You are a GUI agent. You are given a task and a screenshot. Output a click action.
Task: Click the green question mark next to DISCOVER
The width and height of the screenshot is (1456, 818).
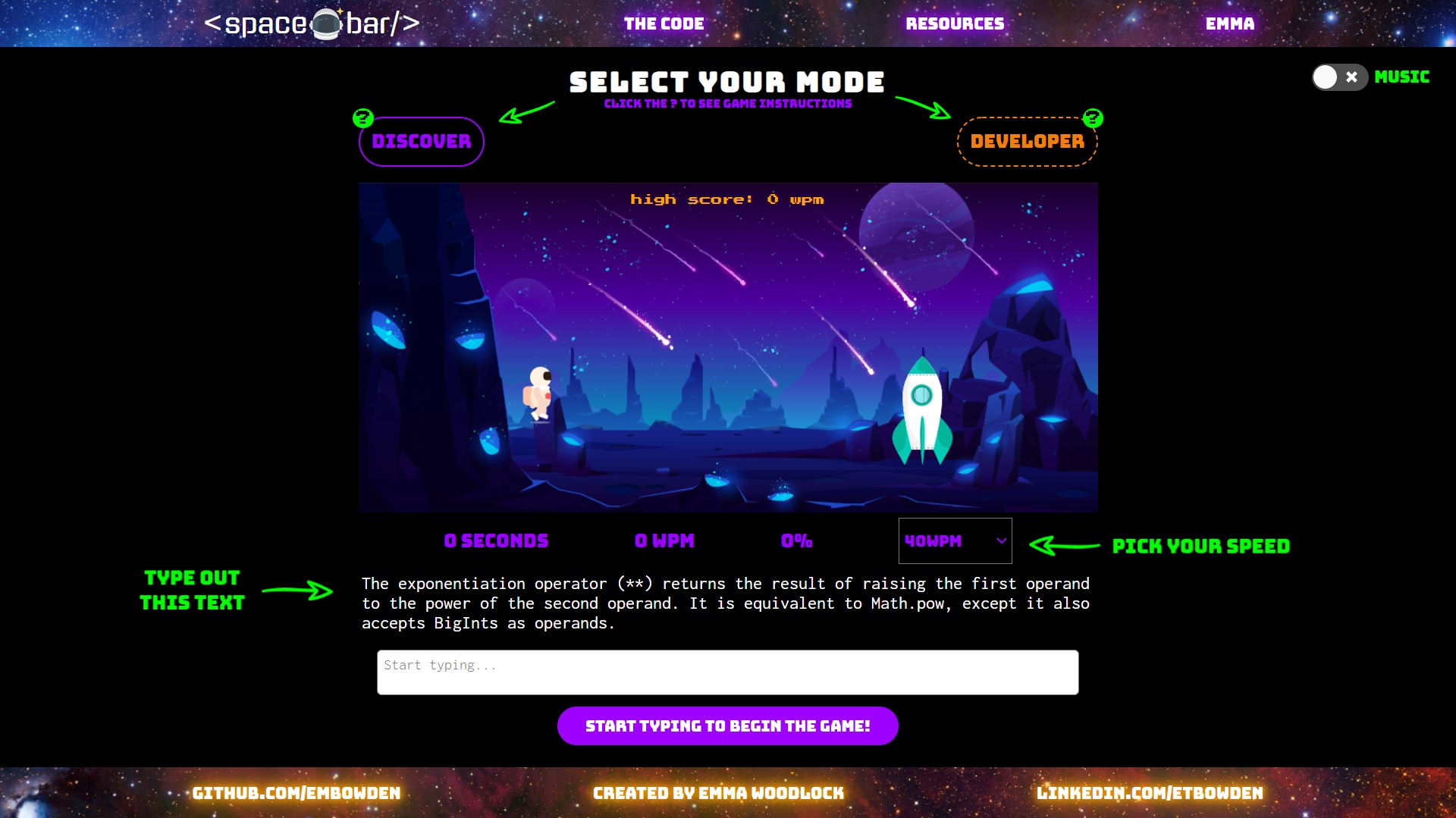click(x=362, y=118)
